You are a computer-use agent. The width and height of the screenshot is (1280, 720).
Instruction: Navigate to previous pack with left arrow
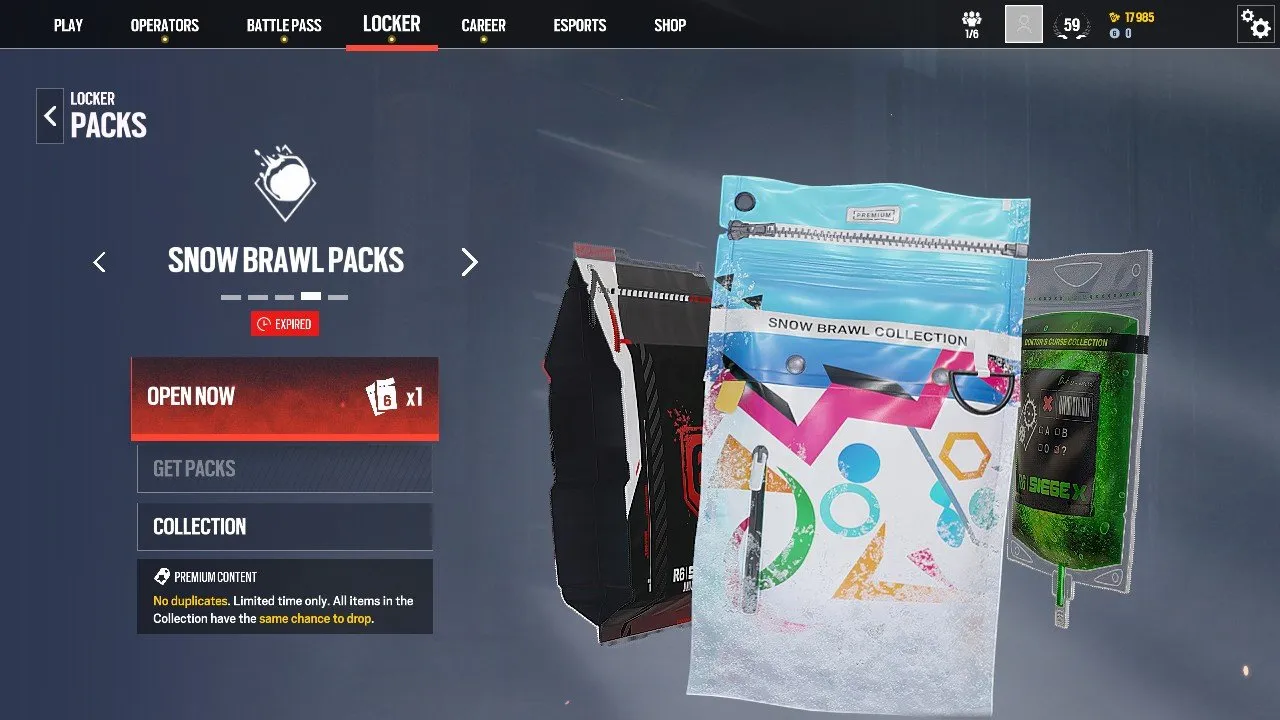pos(99,261)
